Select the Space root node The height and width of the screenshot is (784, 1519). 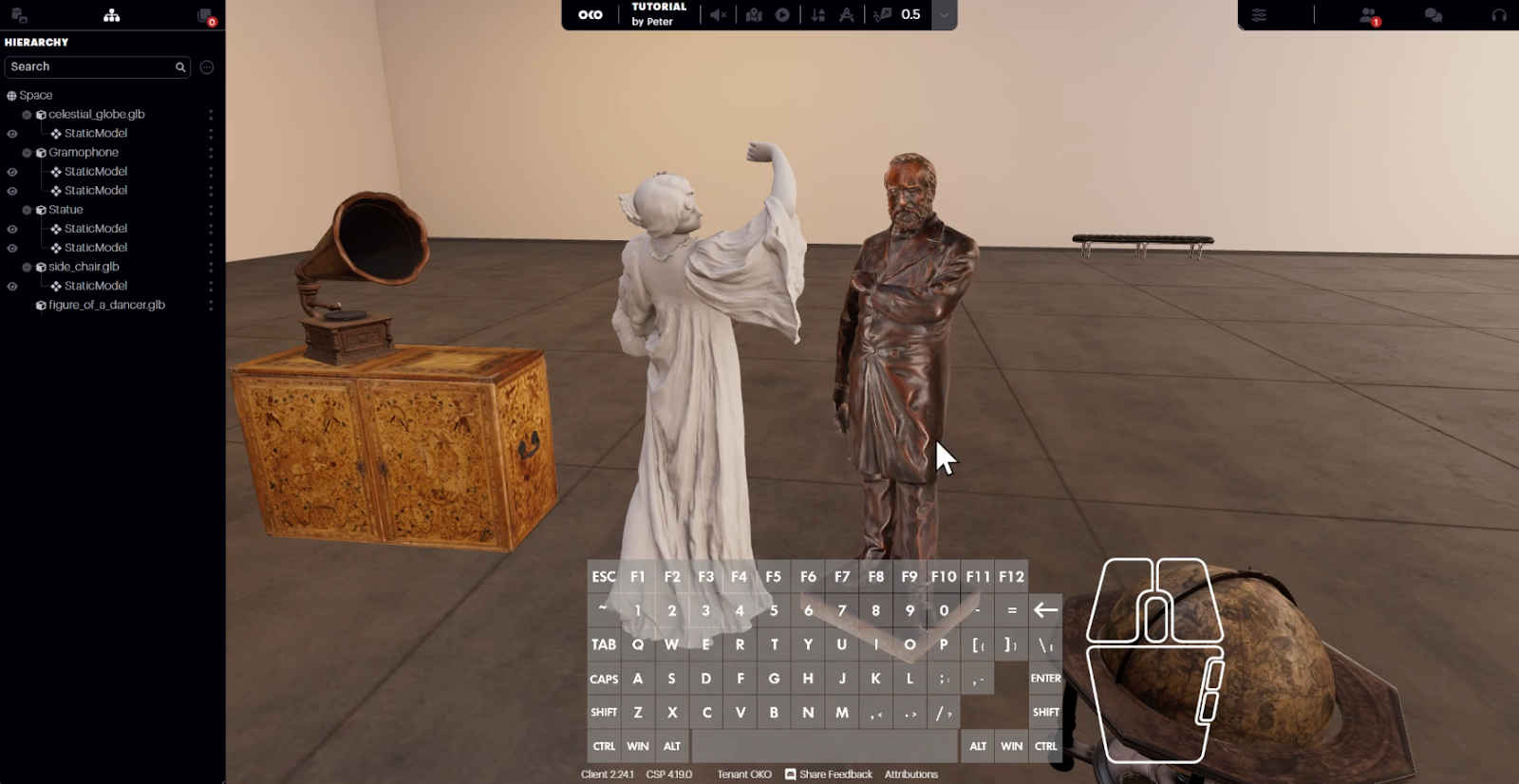36,95
